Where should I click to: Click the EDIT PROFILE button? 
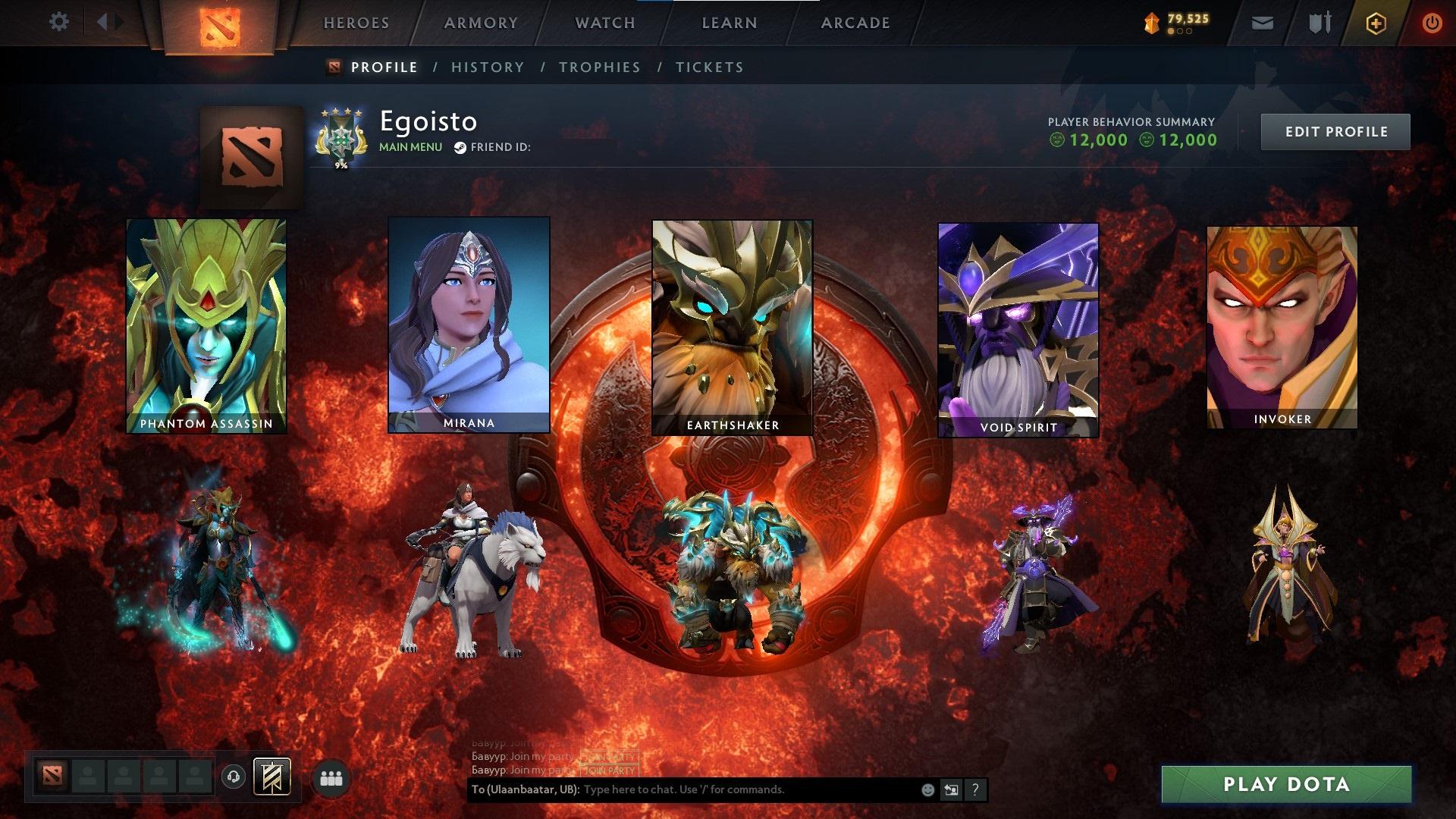coord(1335,131)
